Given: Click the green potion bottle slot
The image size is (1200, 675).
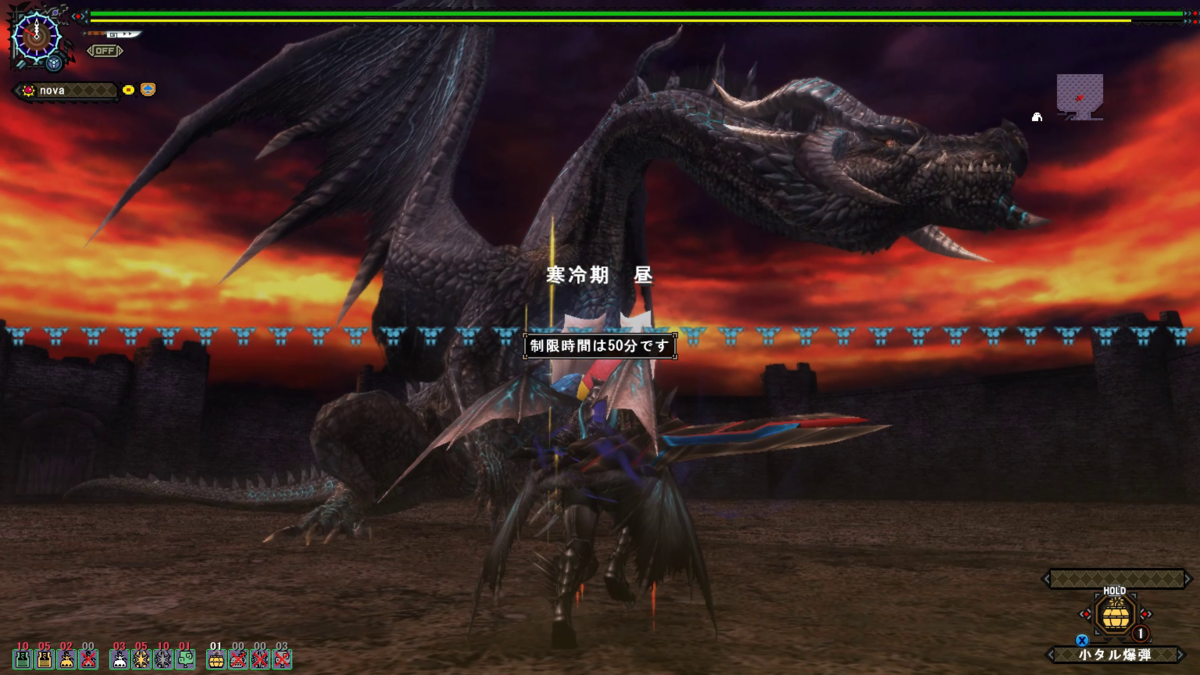Looking at the screenshot, I should point(22,659).
